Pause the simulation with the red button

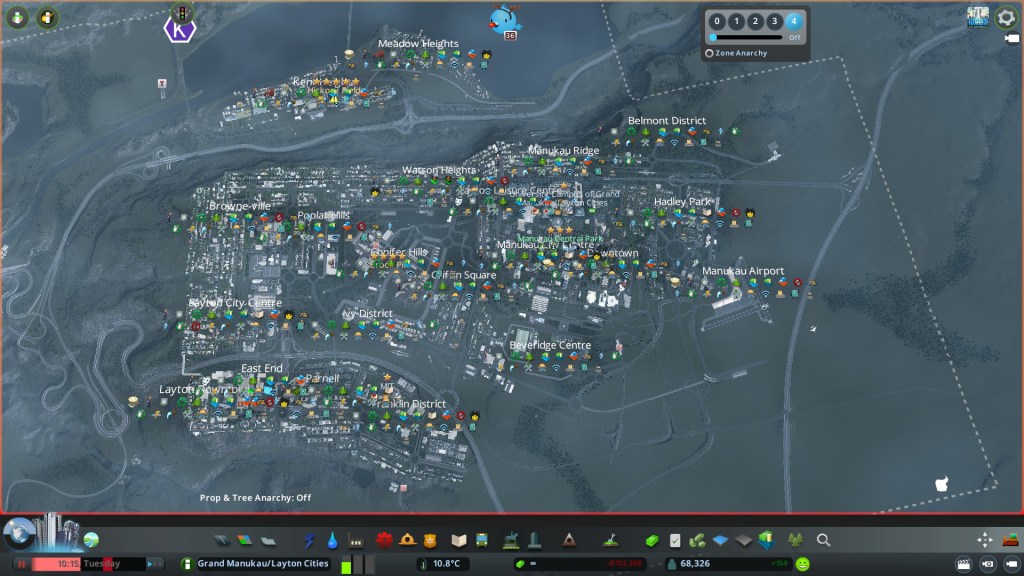pos(19,564)
